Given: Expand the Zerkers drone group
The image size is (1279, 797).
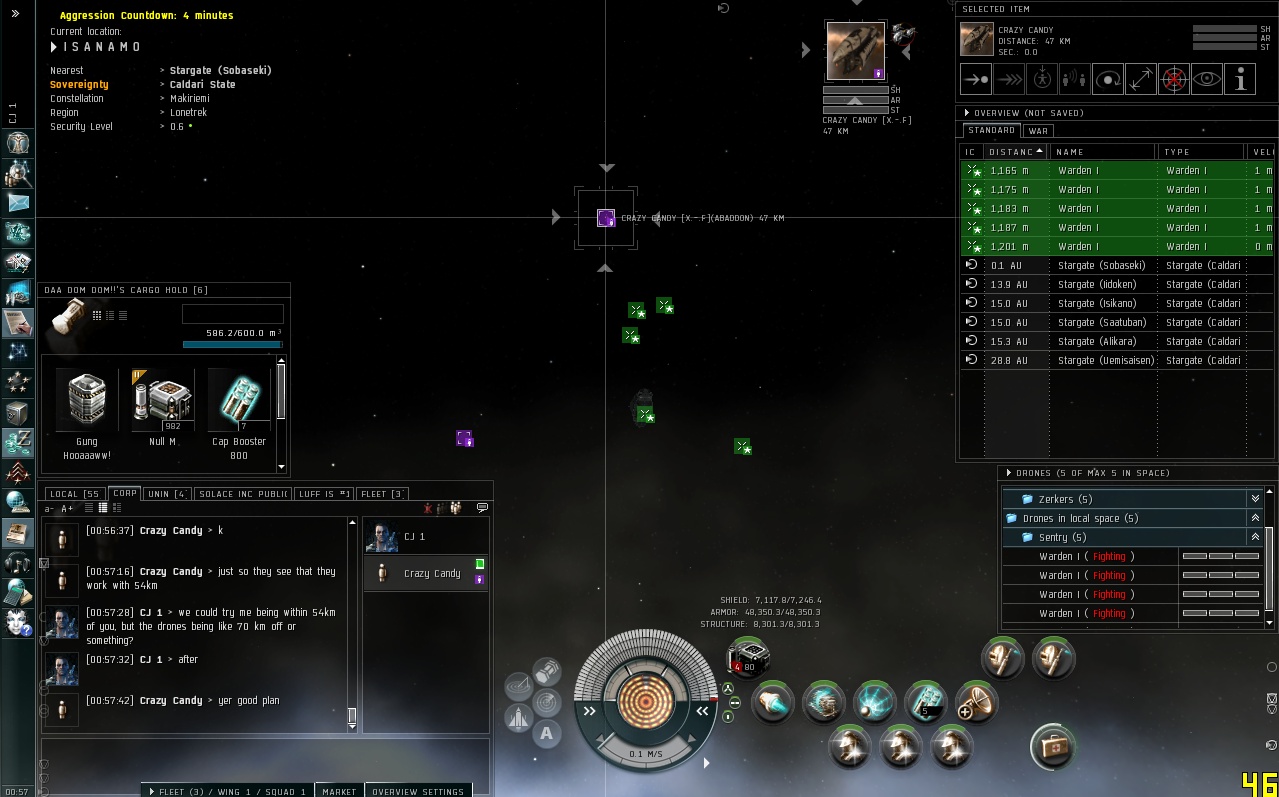Looking at the screenshot, I should click(1255, 499).
